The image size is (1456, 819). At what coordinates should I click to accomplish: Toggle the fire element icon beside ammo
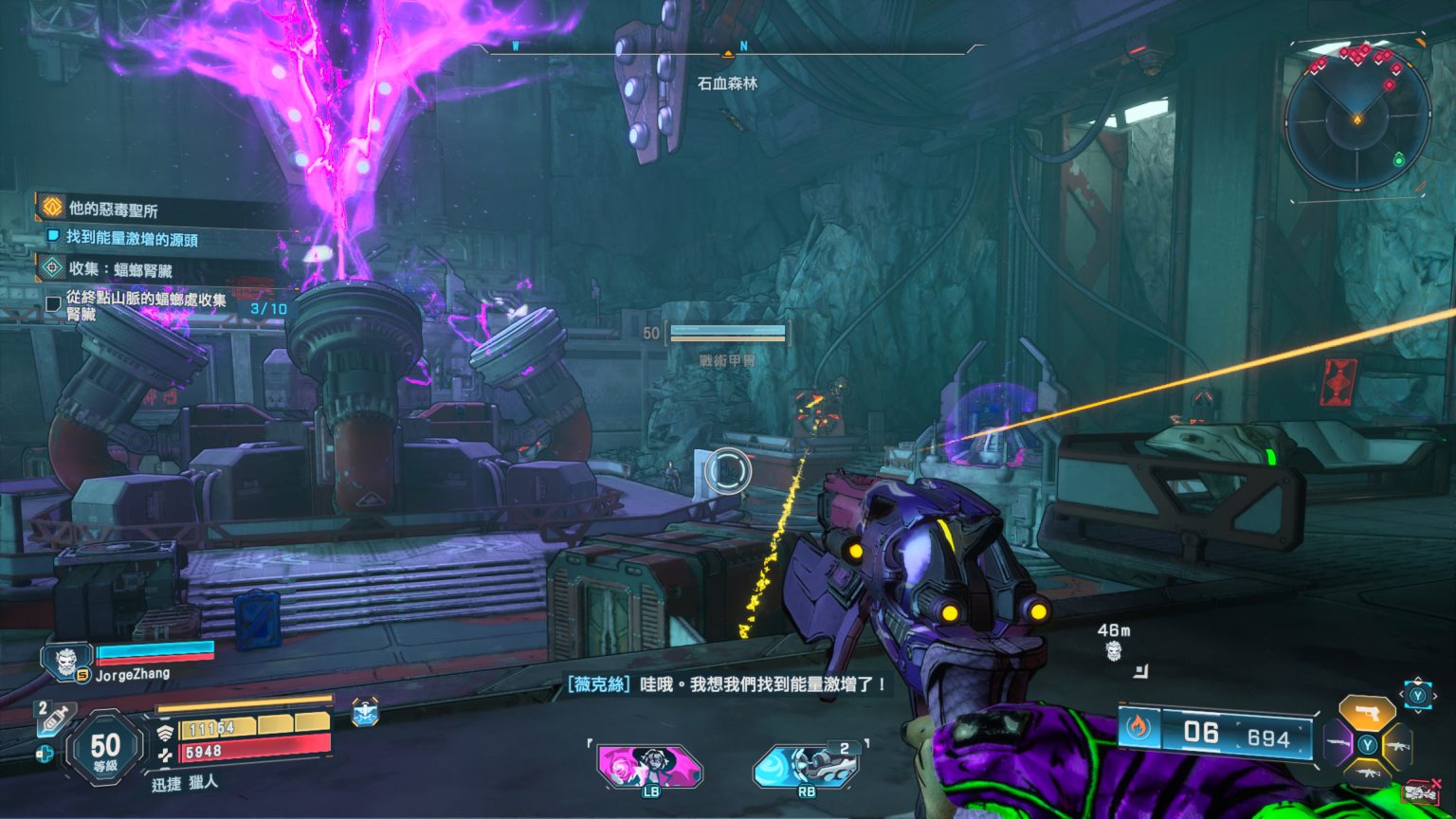coord(1137,728)
